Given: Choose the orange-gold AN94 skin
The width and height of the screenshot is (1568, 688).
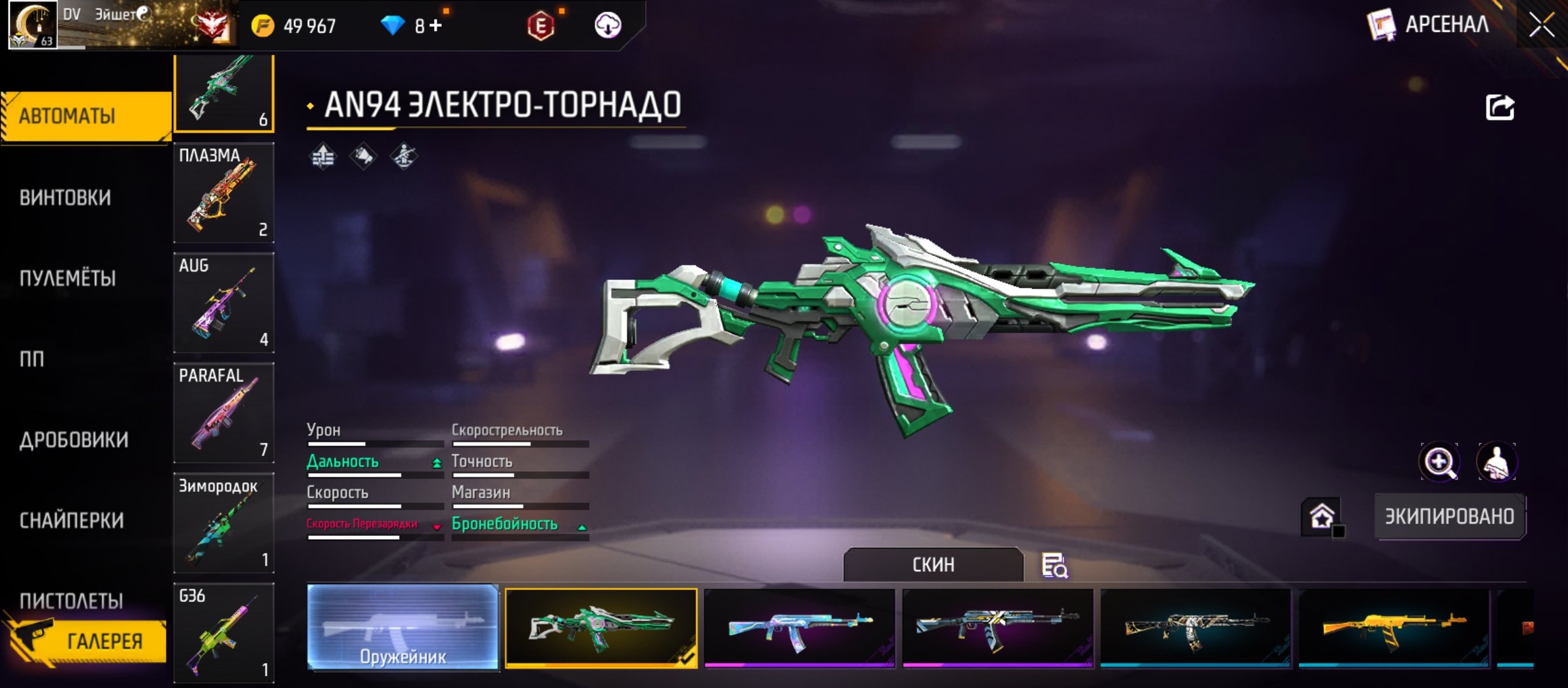Looking at the screenshot, I should coord(1393,627).
